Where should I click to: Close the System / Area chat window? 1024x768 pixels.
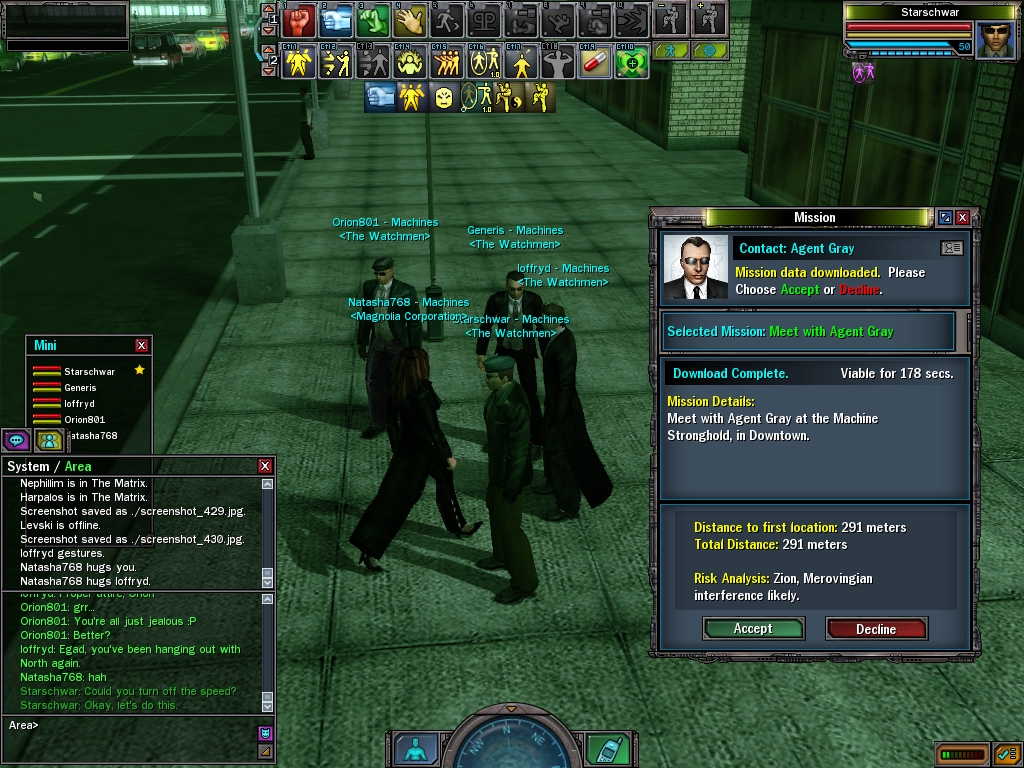tap(265, 466)
